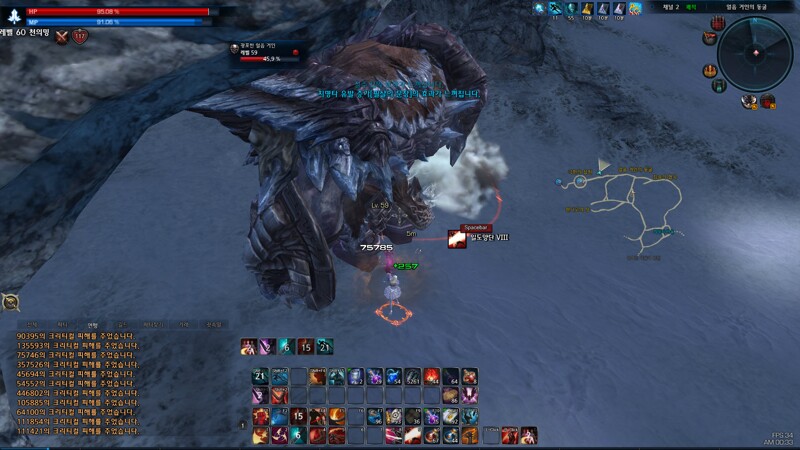Switch to the 길드 chat tab
Viewport: 800px width, 450px height.
[121, 325]
